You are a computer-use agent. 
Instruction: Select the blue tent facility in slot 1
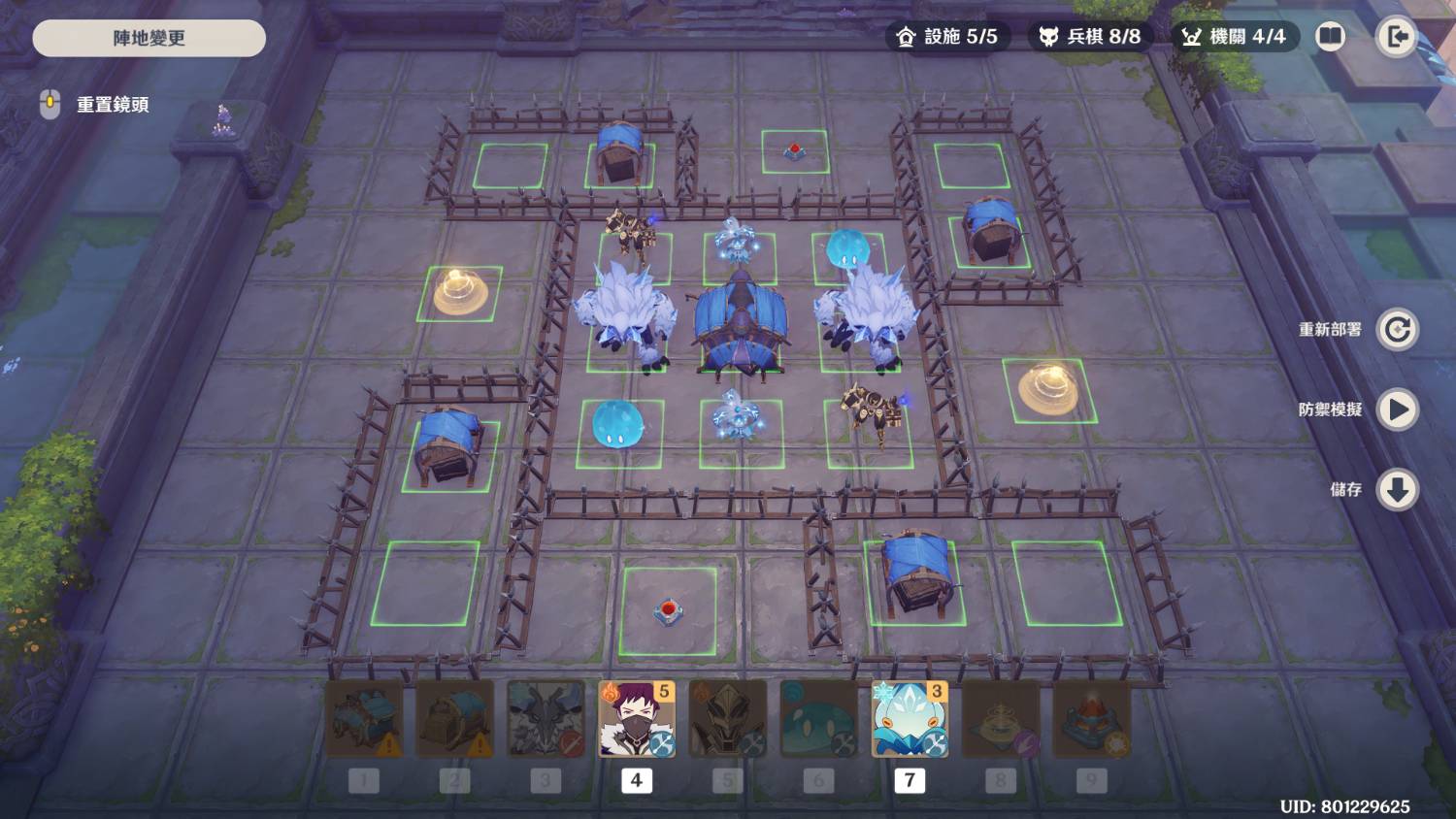pos(364,719)
